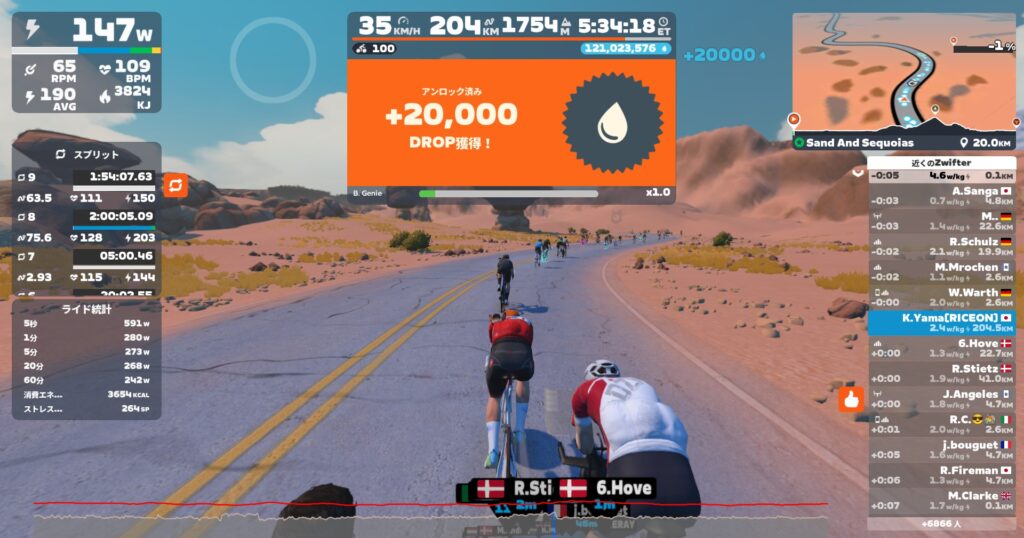1024x538 pixels.
Task: Give a Ride On with the thumbs-up button
Action: coord(851,400)
